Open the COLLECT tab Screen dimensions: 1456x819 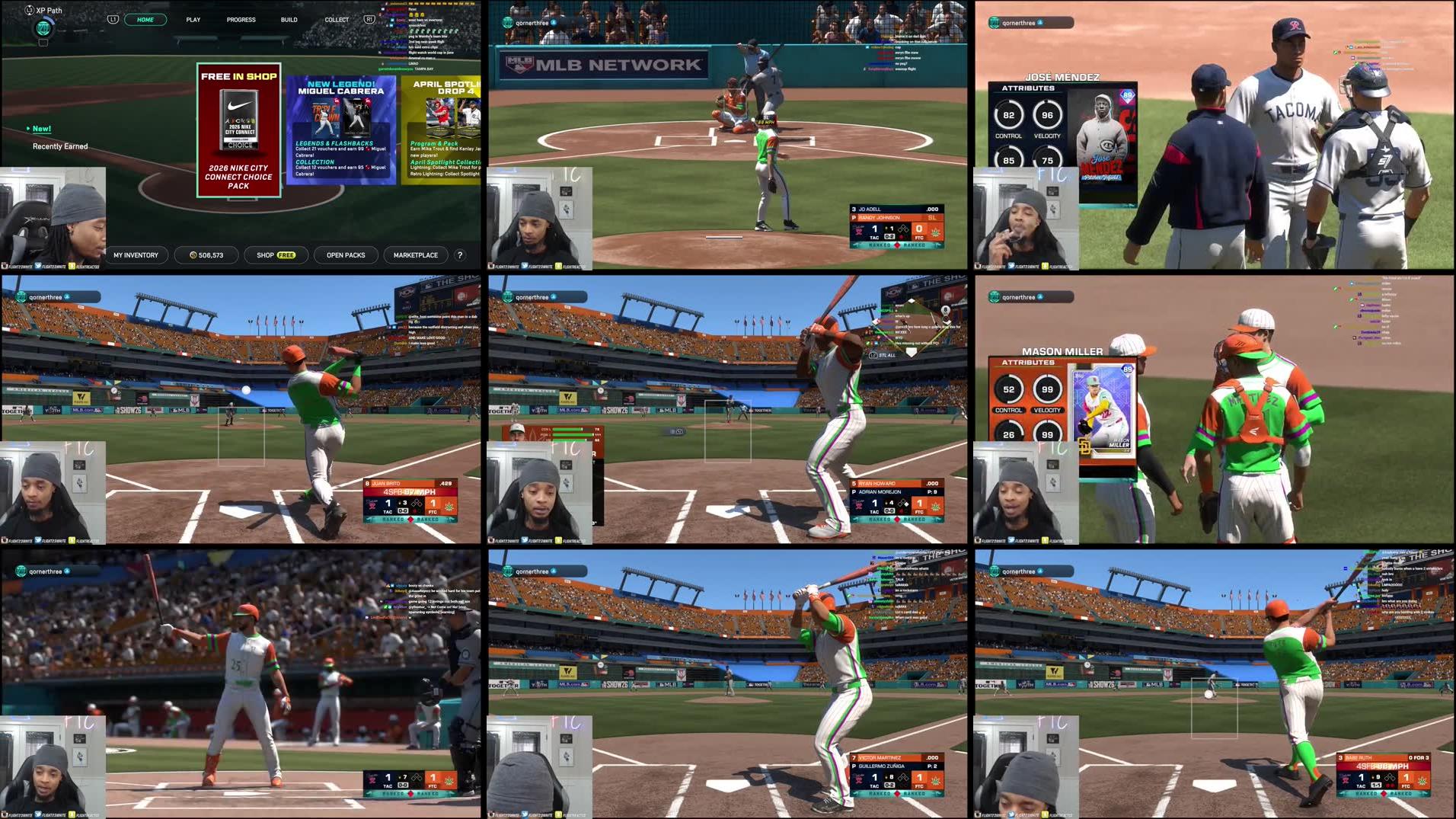coord(336,19)
